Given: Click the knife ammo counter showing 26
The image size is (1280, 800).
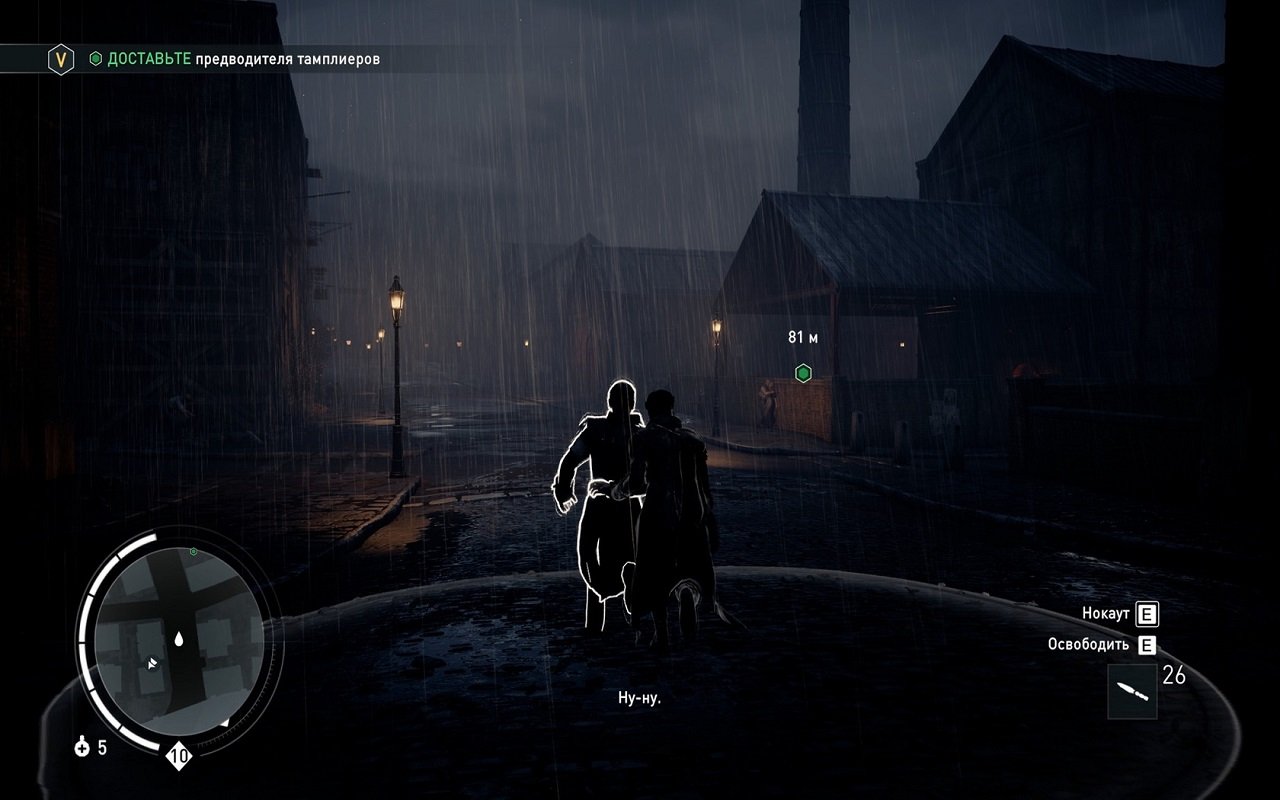Looking at the screenshot, I should tap(1176, 675).
